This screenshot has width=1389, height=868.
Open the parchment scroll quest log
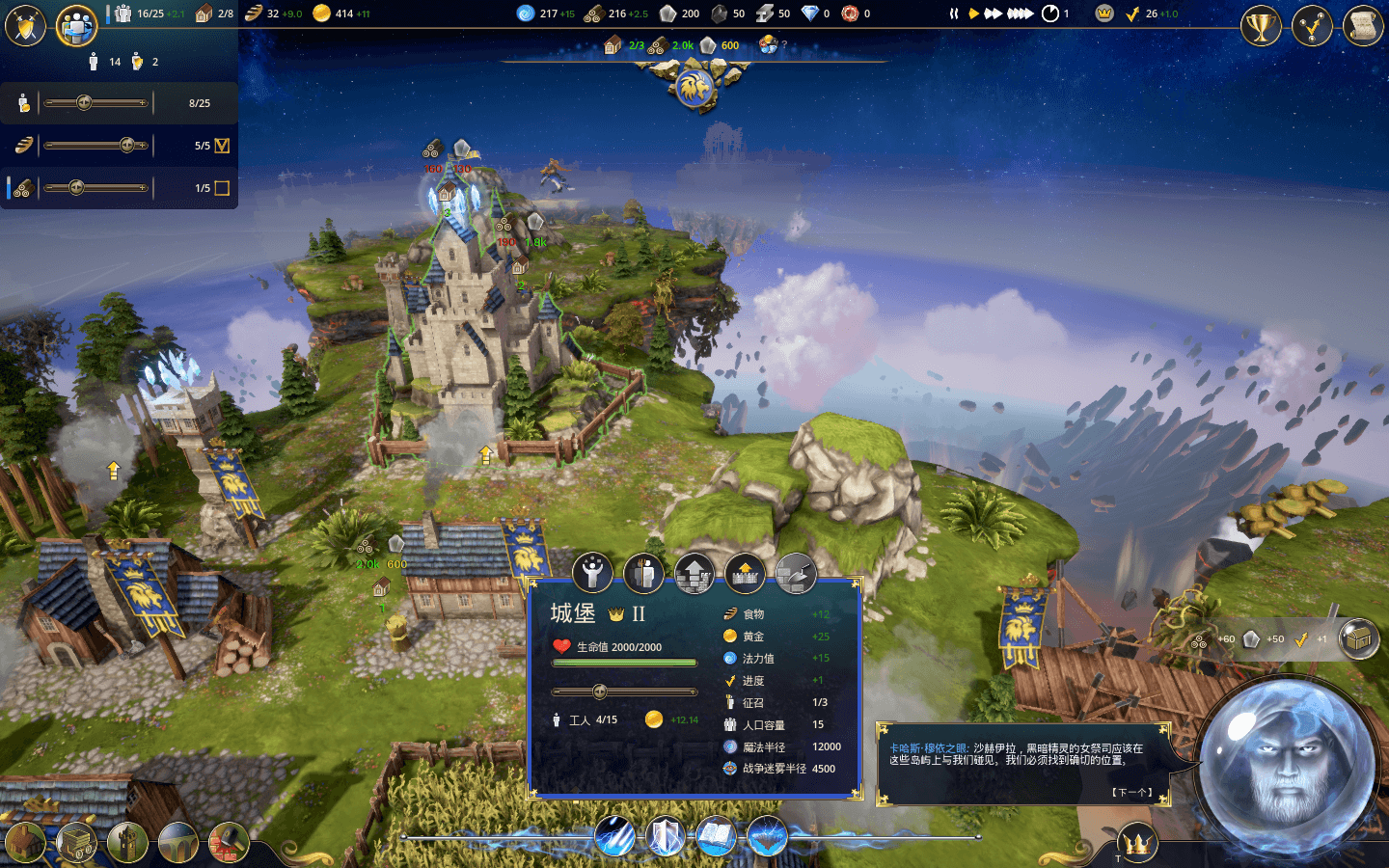(x=1363, y=26)
